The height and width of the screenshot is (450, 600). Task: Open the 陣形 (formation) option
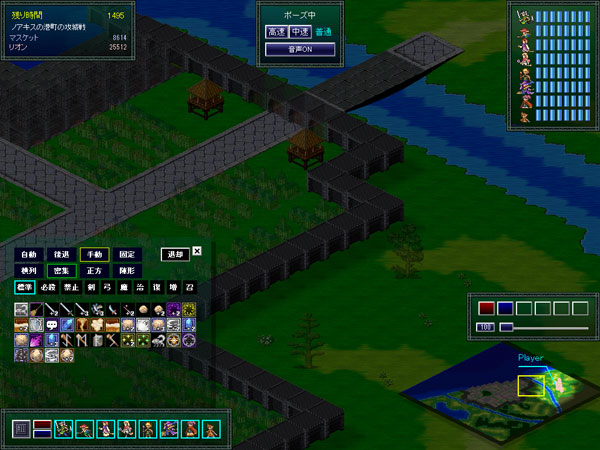127,271
